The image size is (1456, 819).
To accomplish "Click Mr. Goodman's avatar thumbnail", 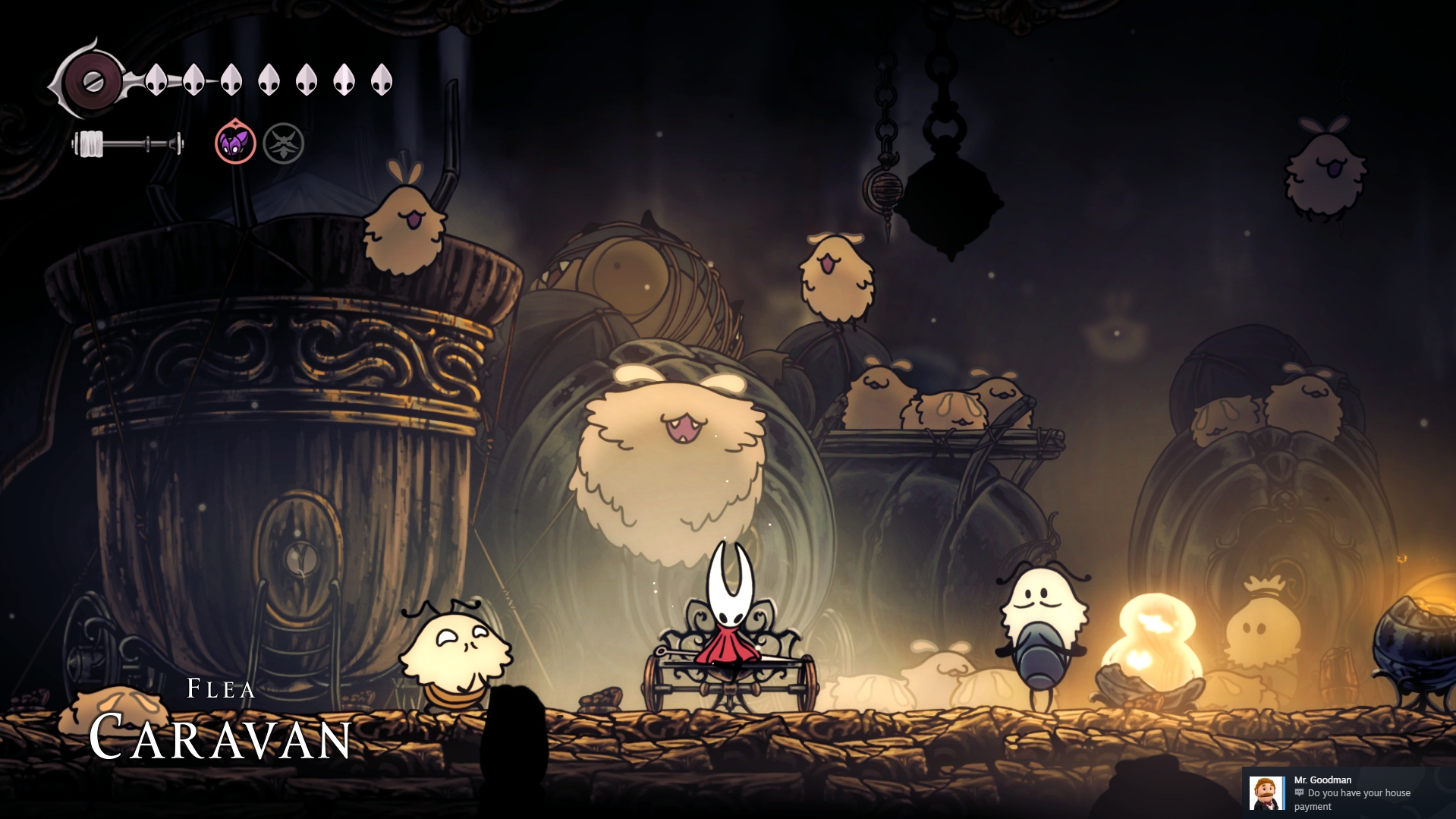I will (x=1266, y=793).
